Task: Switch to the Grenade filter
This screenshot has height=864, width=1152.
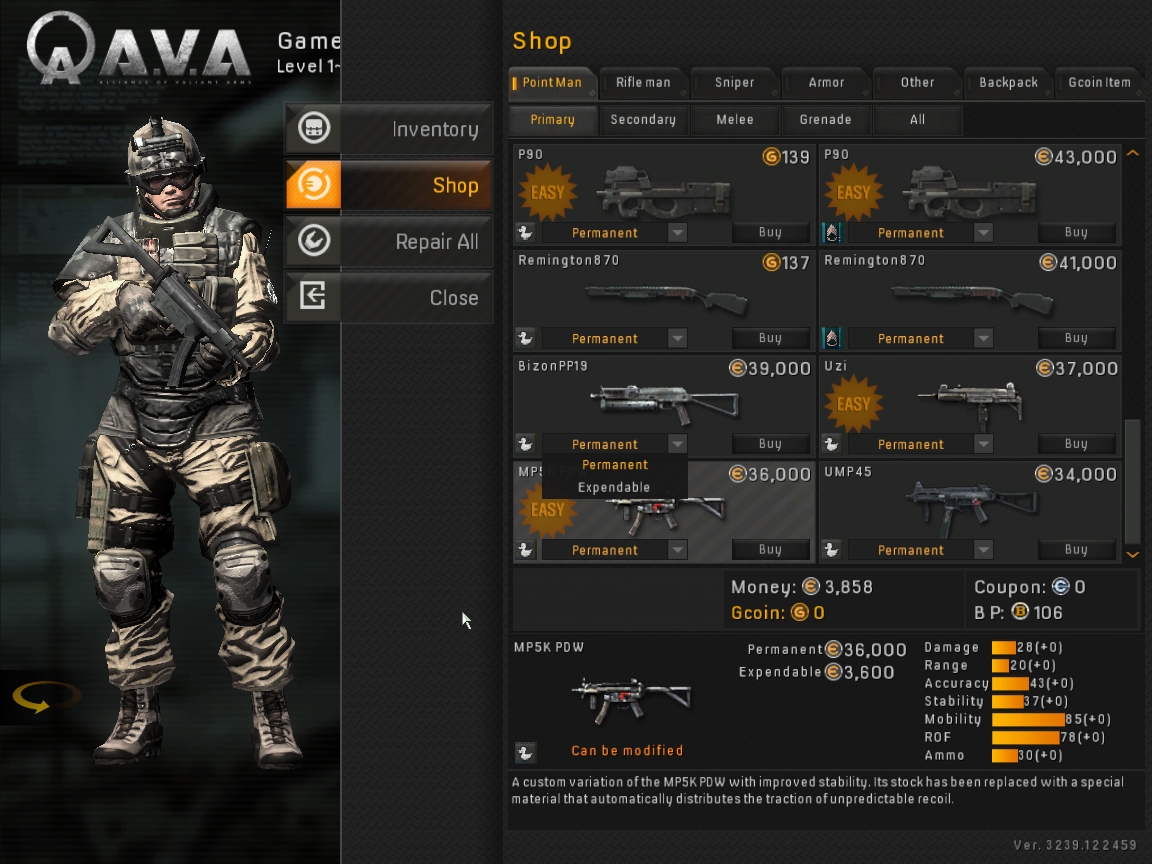Action: [x=825, y=120]
